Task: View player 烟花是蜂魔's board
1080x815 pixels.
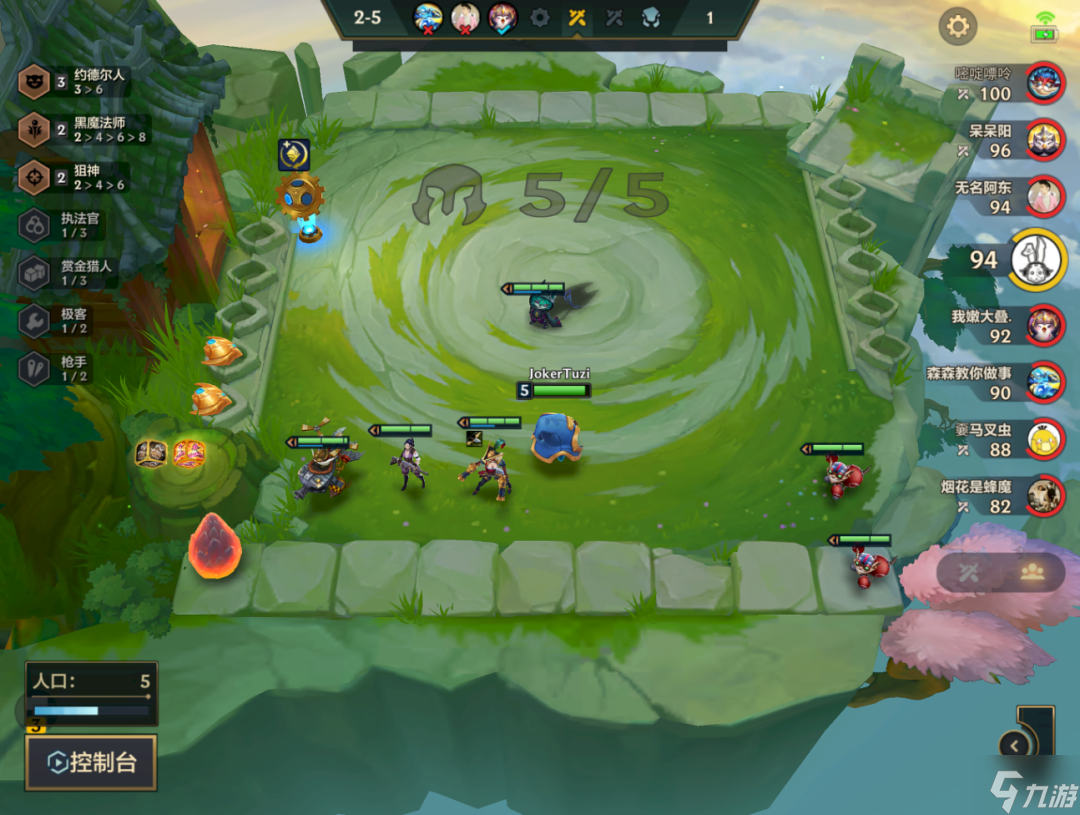Action: point(1045,496)
